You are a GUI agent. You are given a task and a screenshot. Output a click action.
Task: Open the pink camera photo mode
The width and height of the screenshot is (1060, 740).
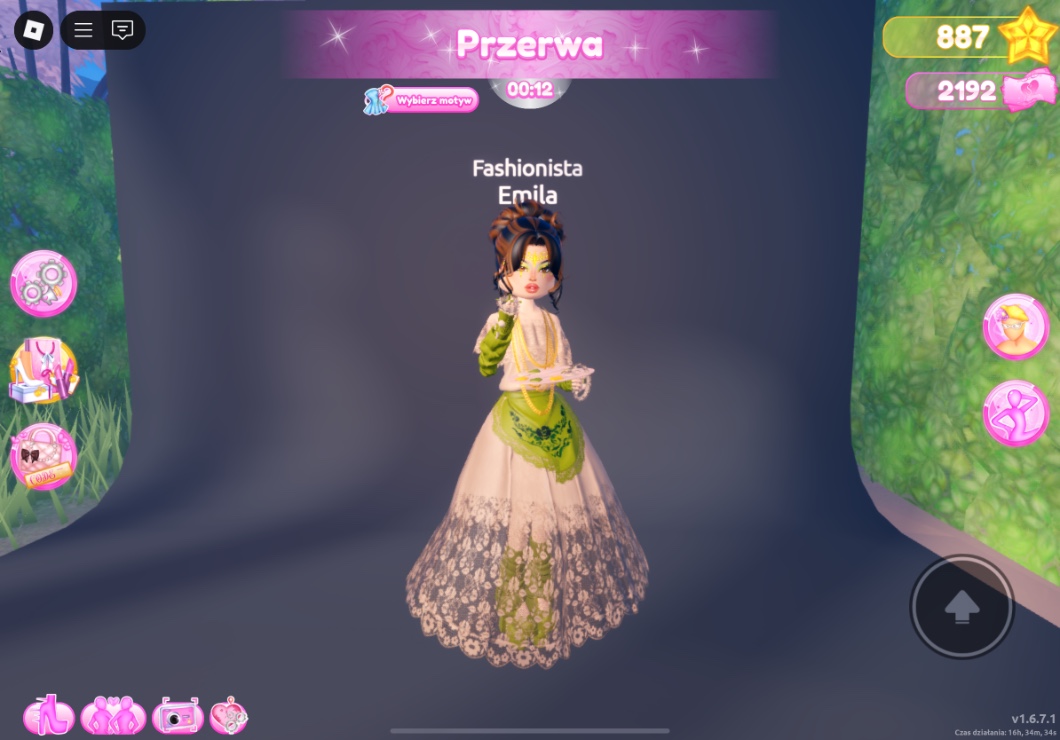[x=177, y=716]
